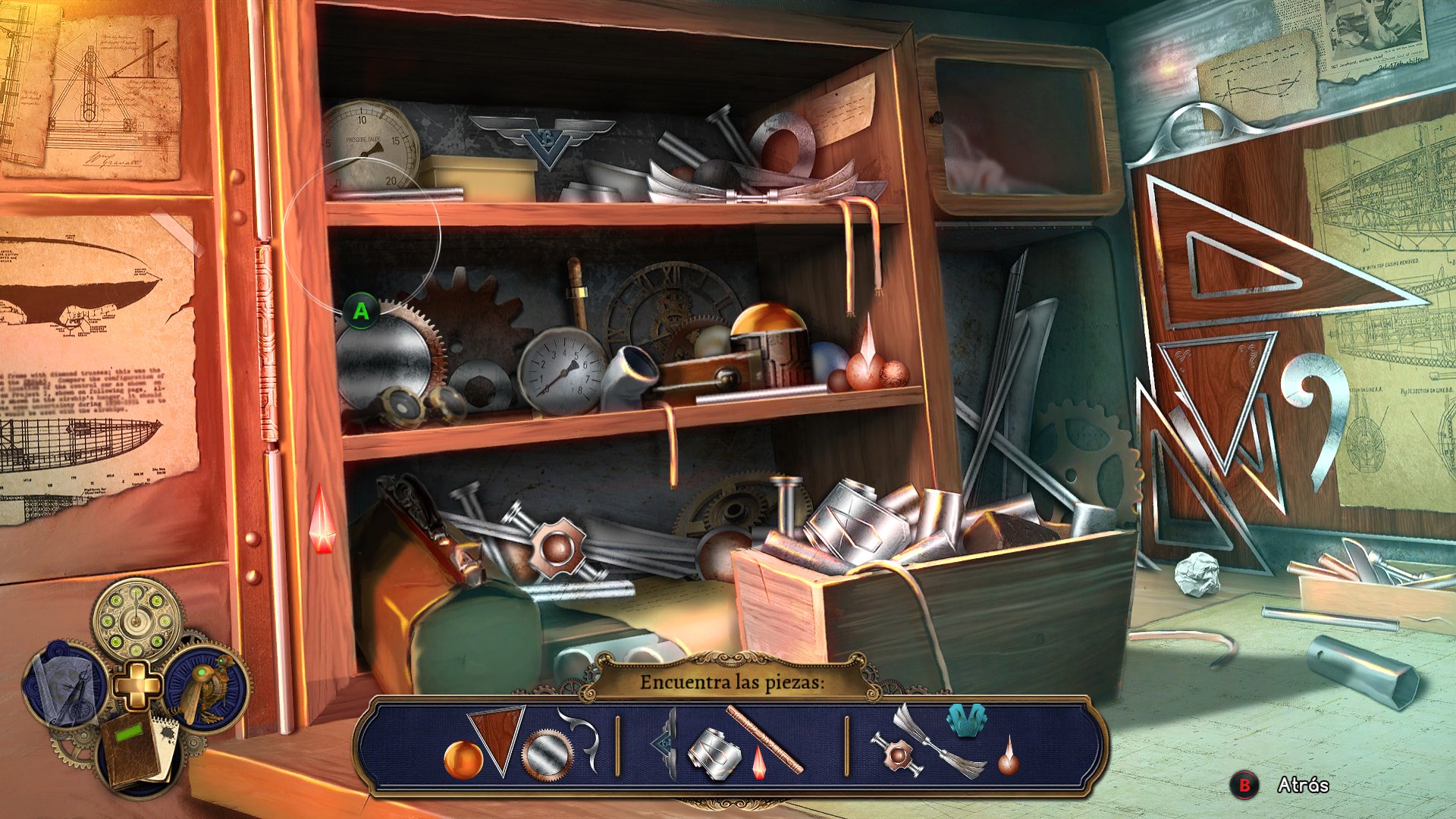Pick the red crystal piece in list
The height and width of the screenshot is (819, 1456).
pos(758,763)
